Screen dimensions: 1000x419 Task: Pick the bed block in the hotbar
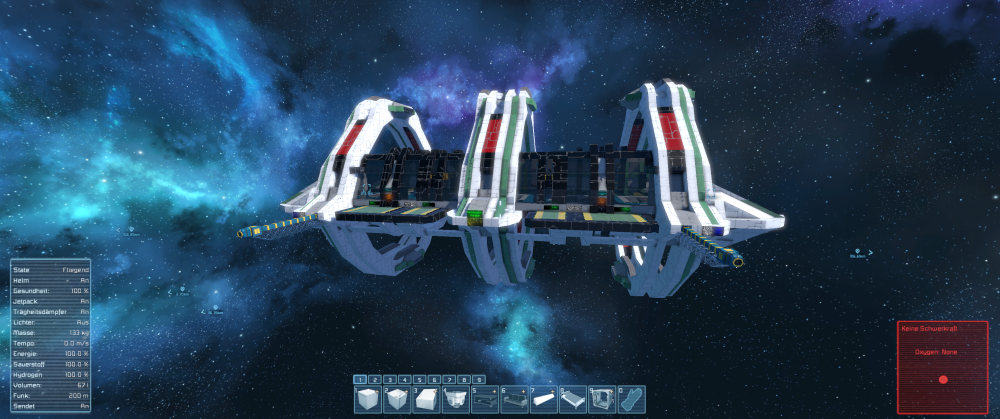pyautogui.click(x=572, y=401)
